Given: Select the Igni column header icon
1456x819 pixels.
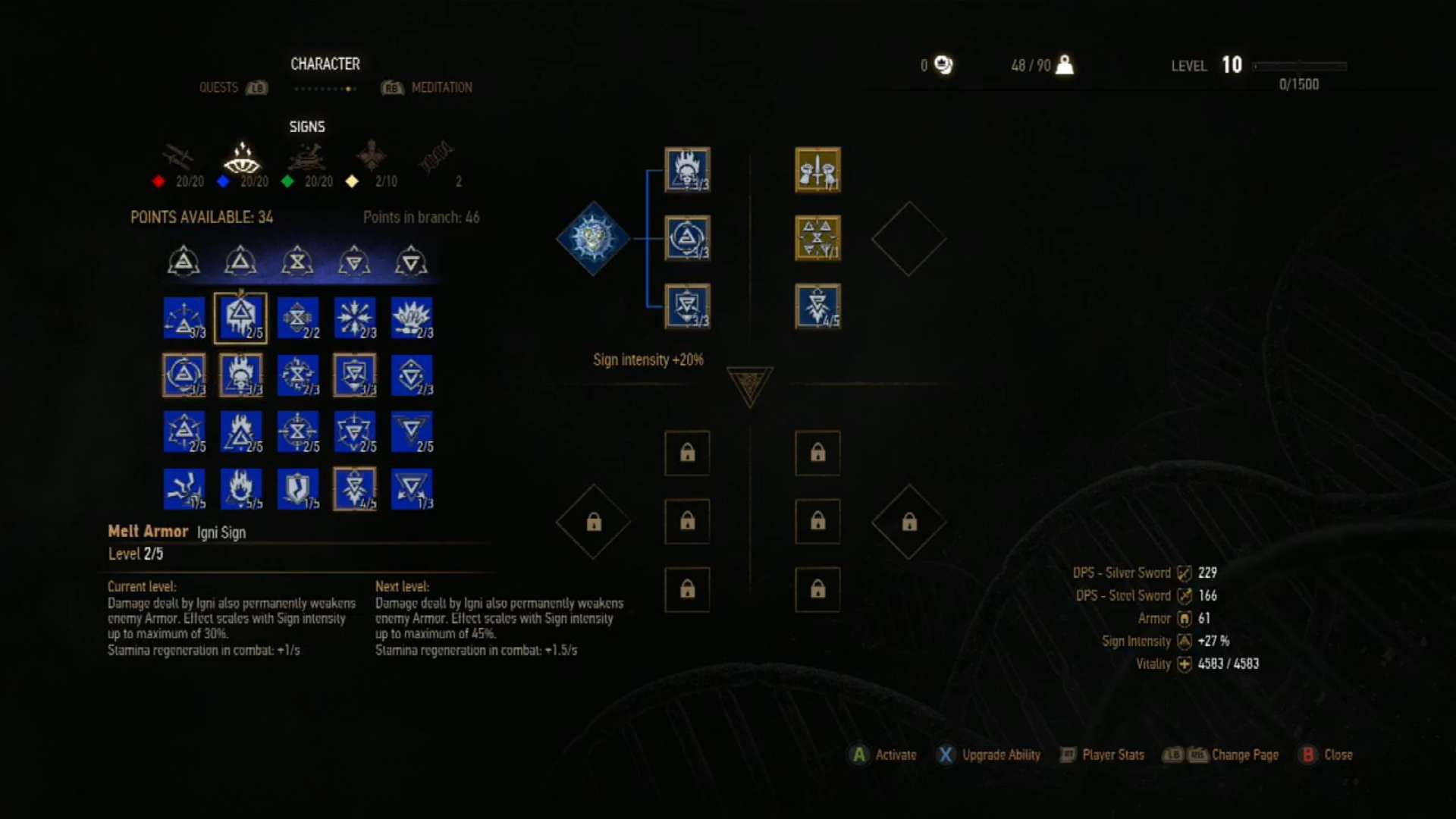Looking at the screenshot, I should pyautogui.click(x=241, y=260).
